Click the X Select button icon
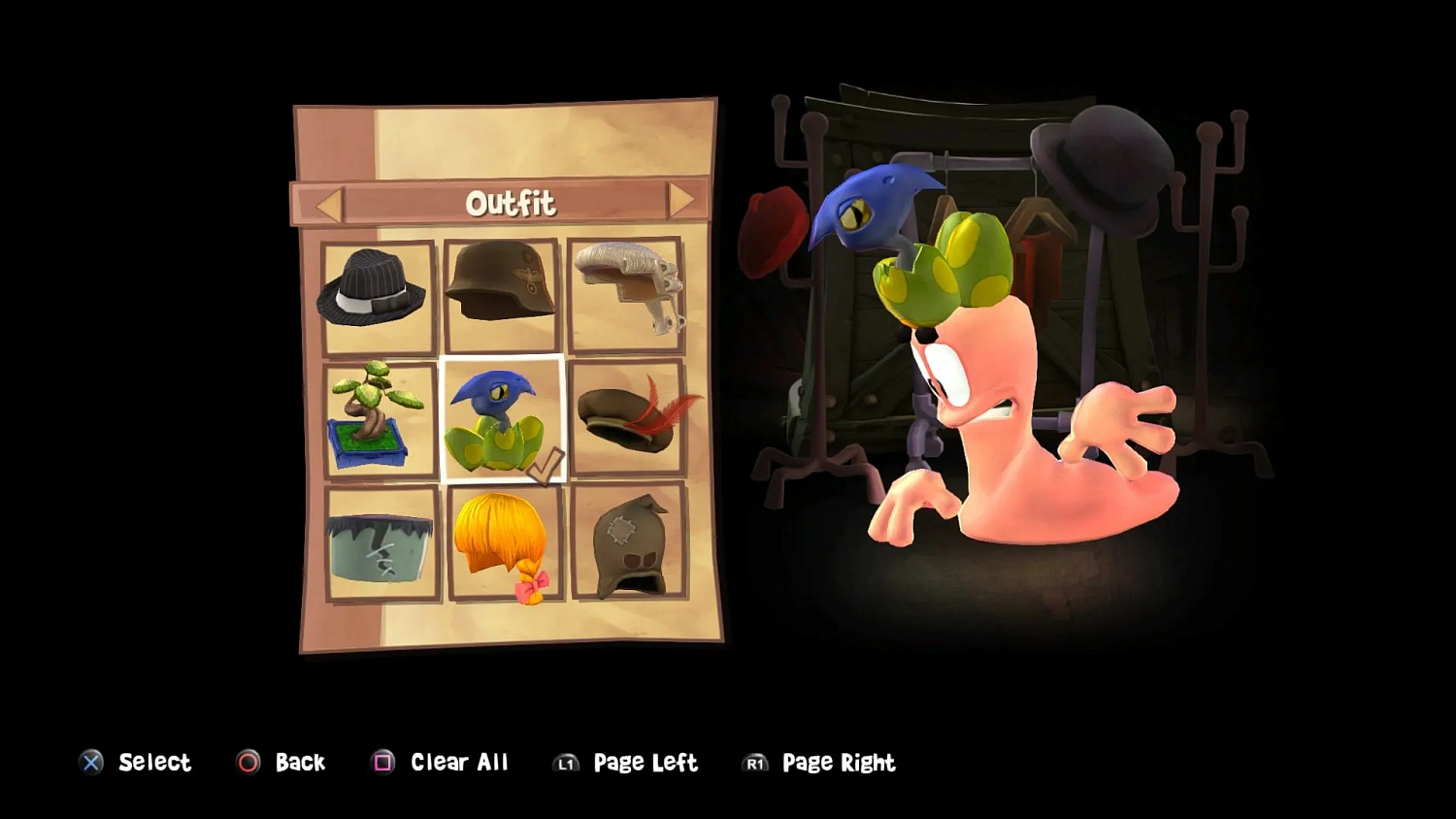The height and width of the screenshot is (819, 1456). point(91,763)
